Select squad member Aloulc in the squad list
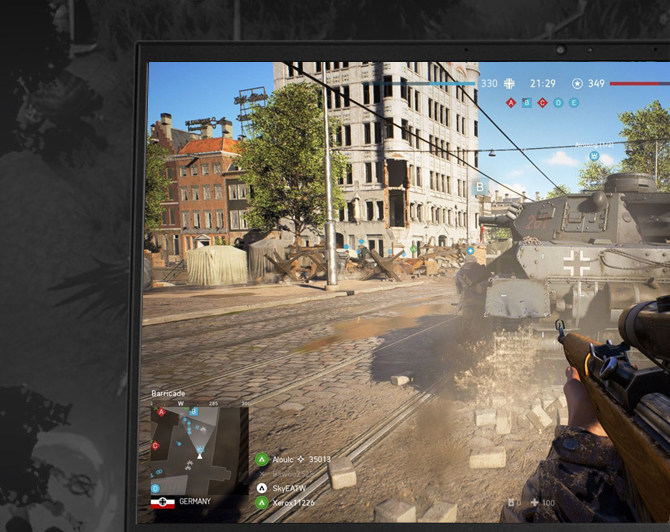 pos(284,461)
